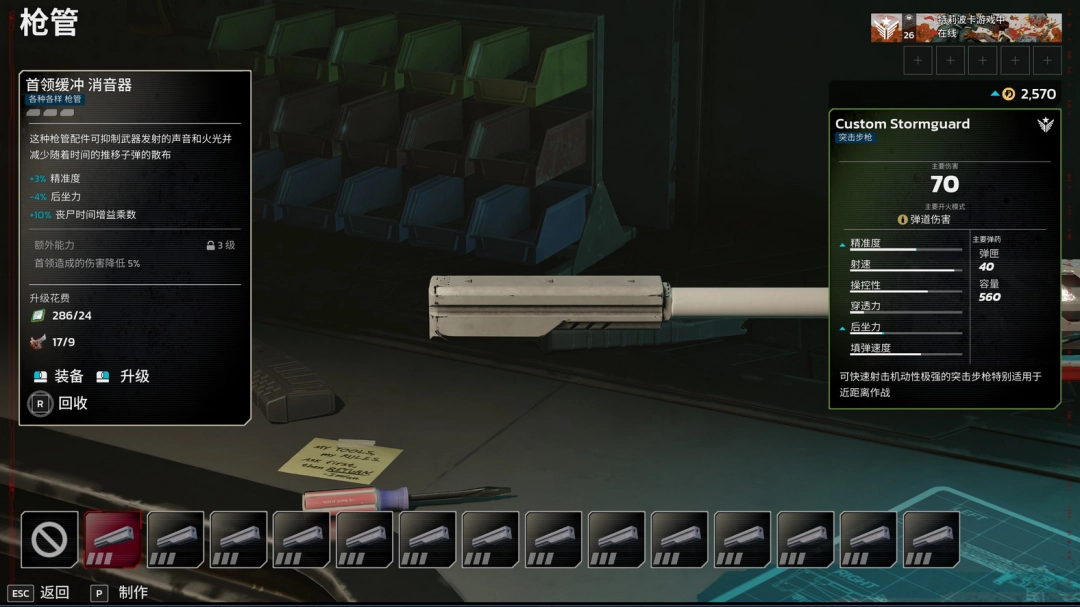
Task: Choose the red highlighted barrel attachment slot
Action: (x=112, y=540)
